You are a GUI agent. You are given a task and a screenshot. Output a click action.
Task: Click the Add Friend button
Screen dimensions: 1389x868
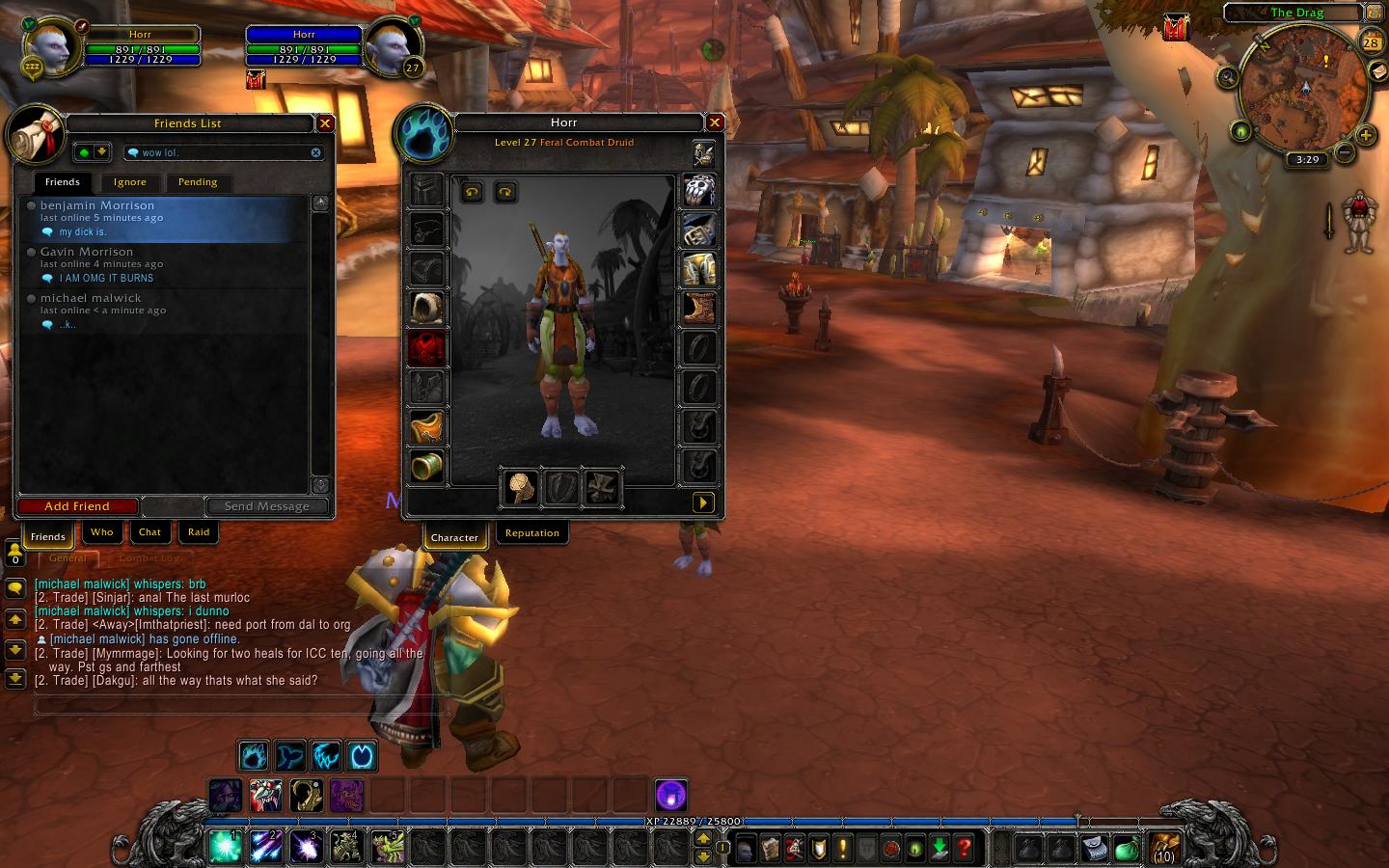77,506
